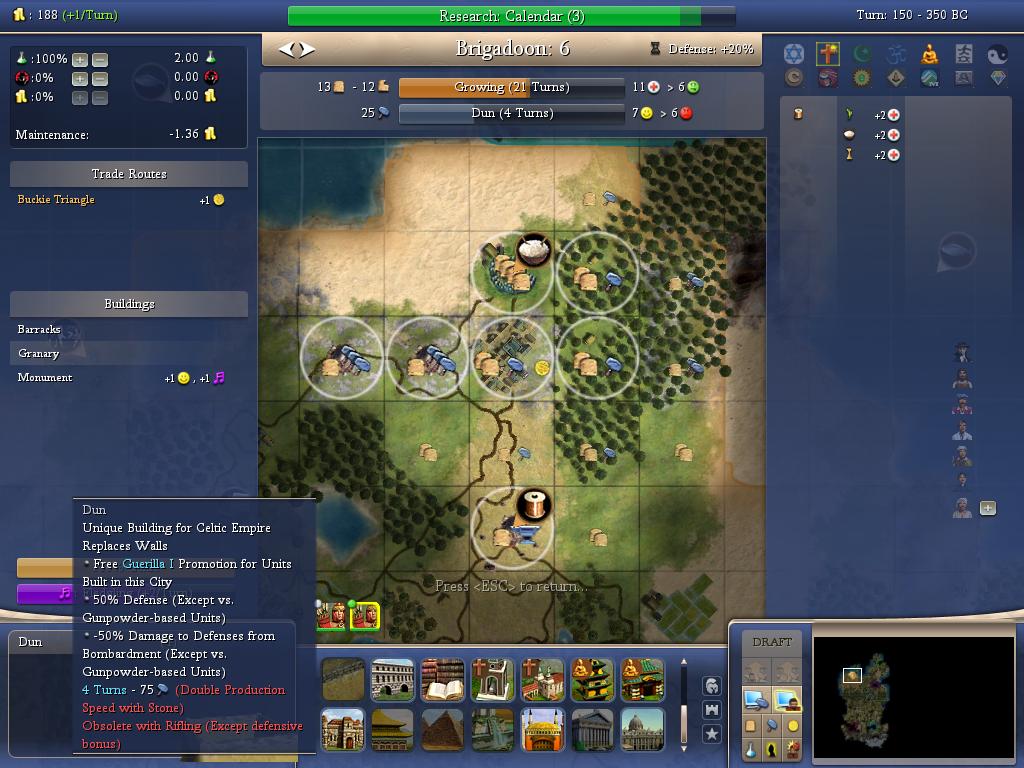1024x768 pixels.
Task: Add a specialist with the plus button
Action: [987, 508]
